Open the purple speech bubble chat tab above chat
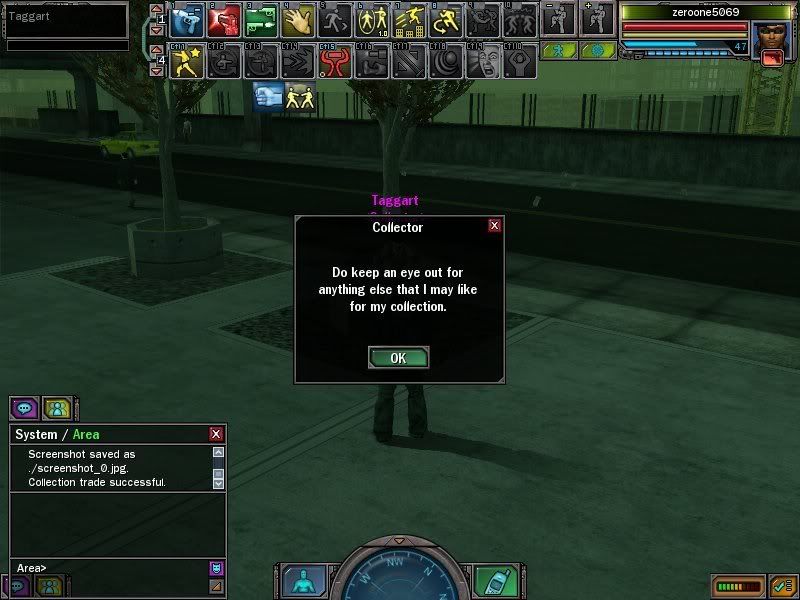This screenshot has width=800, height=600. click(x=24, y=408)
